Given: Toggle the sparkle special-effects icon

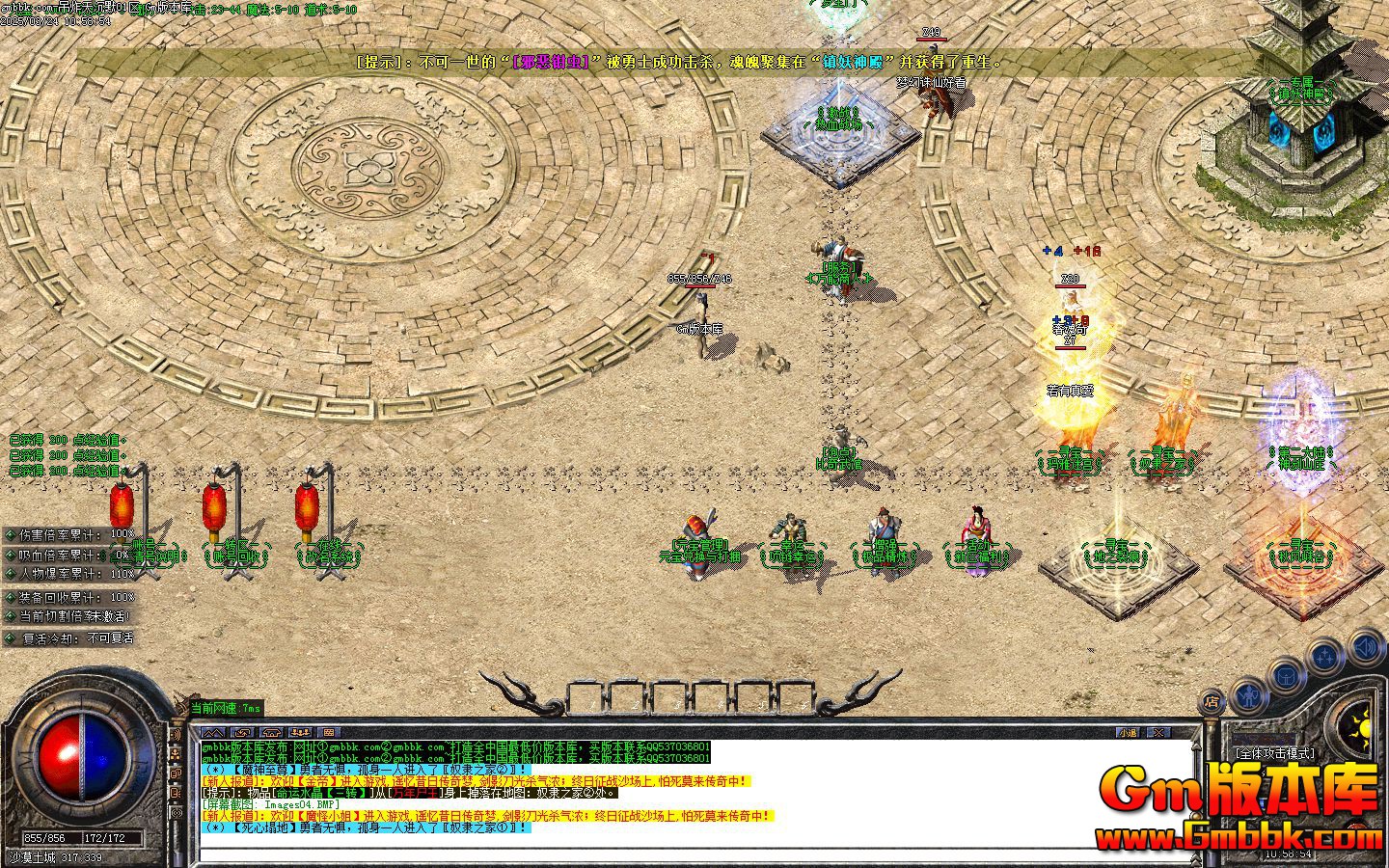Looking at the screenshot, I should 1323,654.
